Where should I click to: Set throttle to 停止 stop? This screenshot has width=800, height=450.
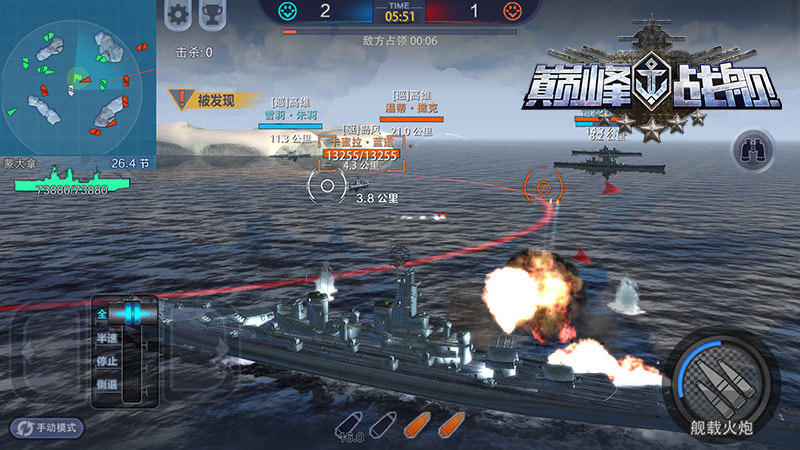(106, 361)
